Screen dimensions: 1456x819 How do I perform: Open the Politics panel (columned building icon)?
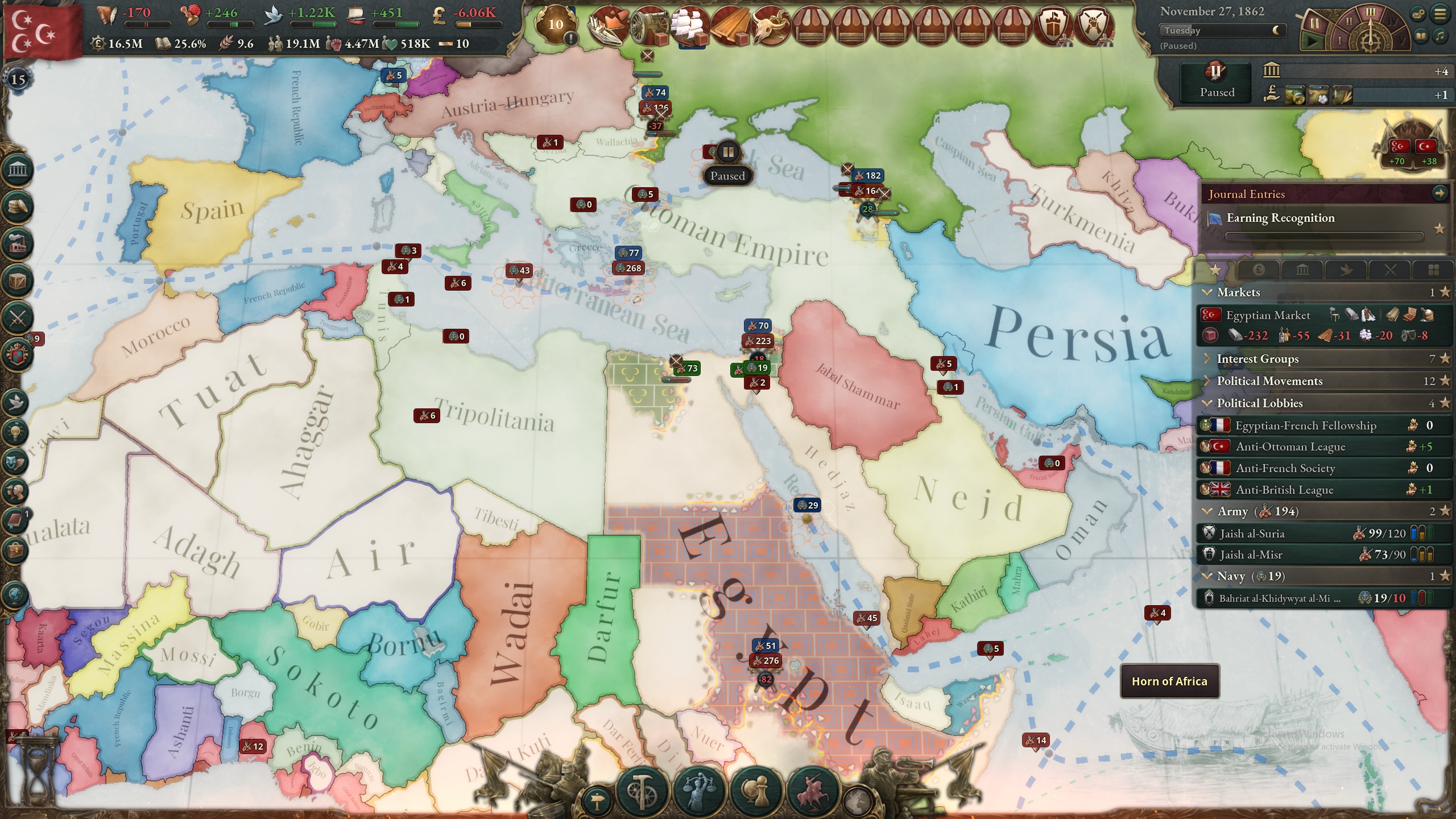[x=18, y=169]
